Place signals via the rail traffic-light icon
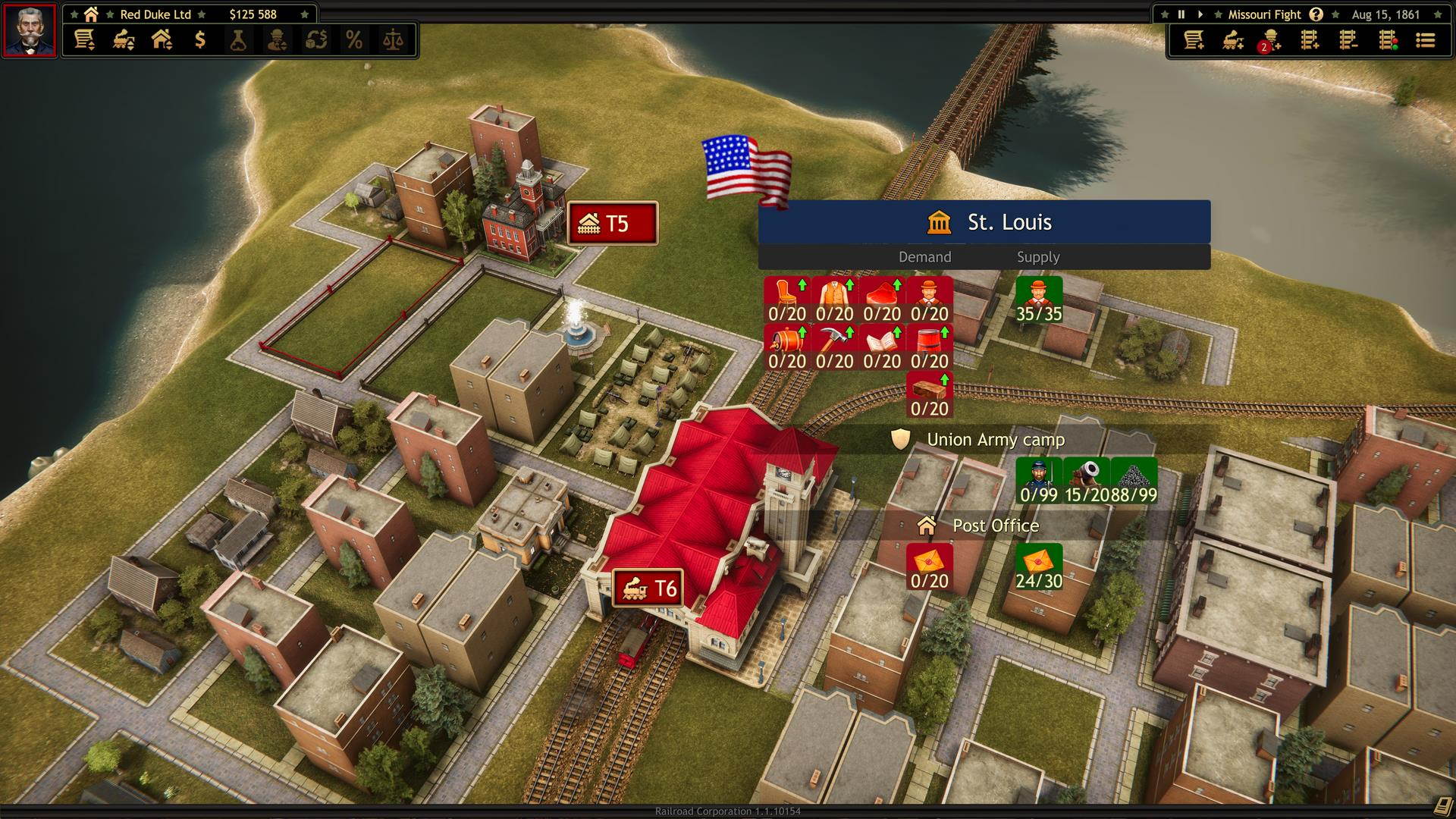1456x819 pixels. tap(1386, 42)
